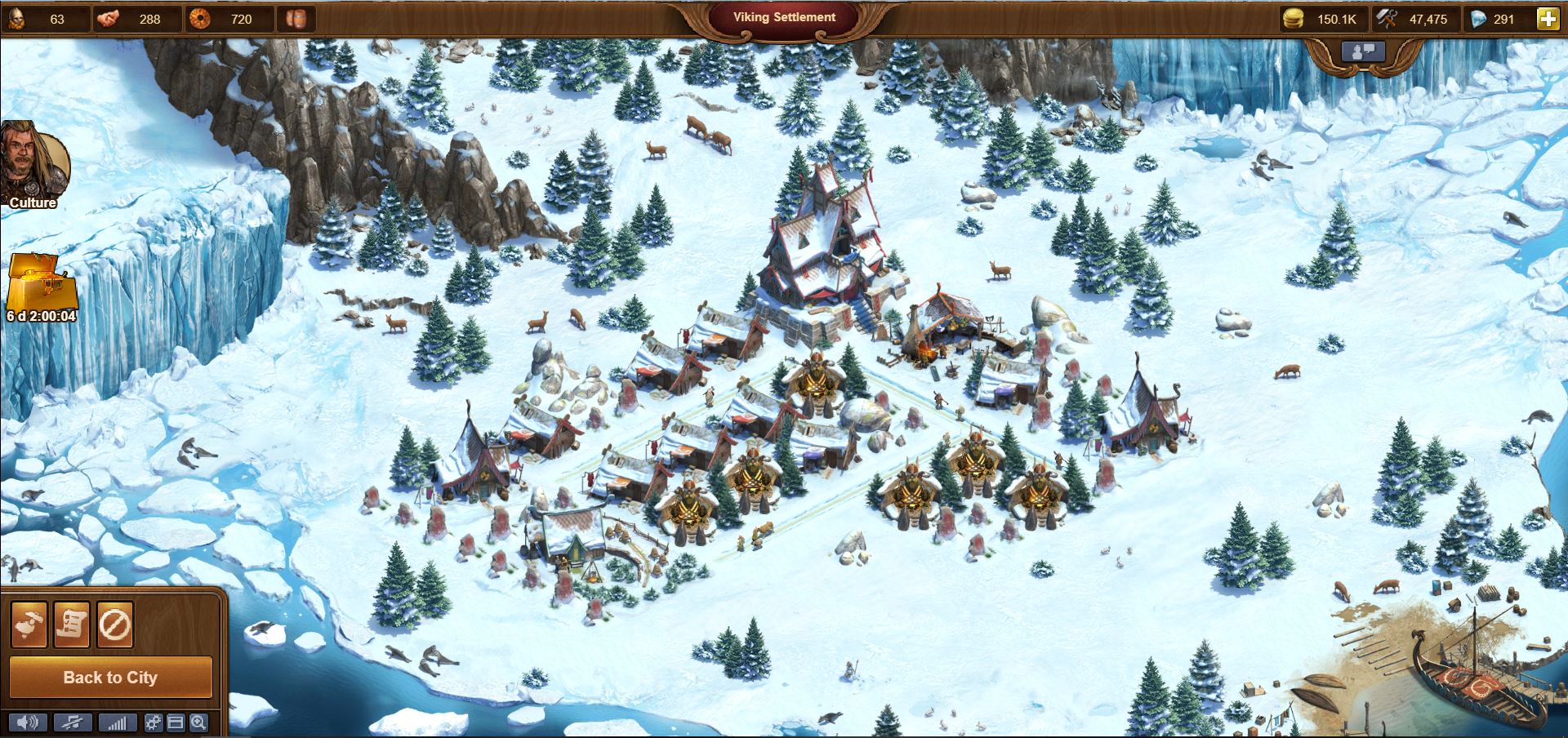Screen dimensions: 1568x738
Task: Click the cancel circle-slash button
Action: [114, 625]
